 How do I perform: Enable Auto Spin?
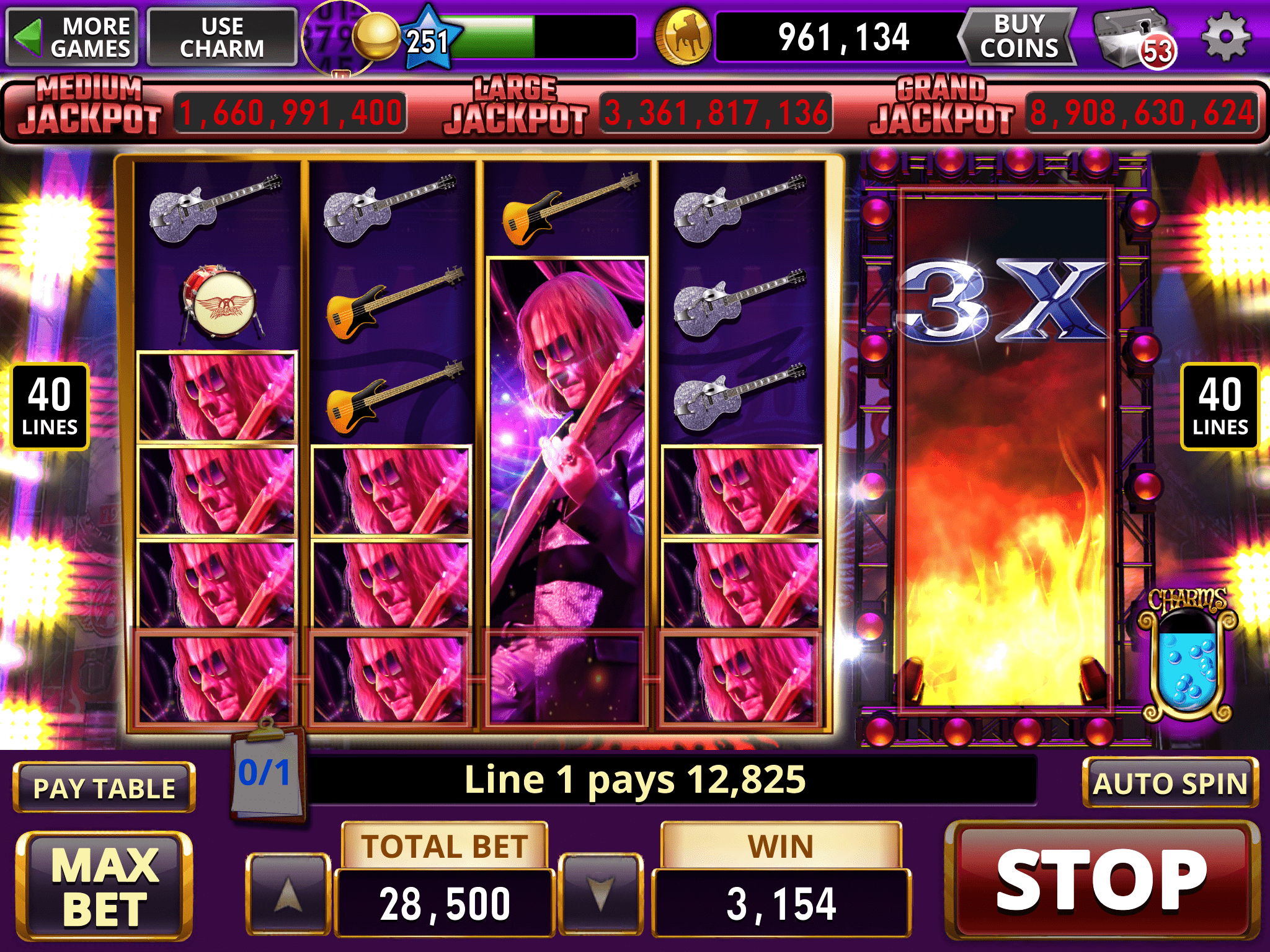coord(1170,783)
